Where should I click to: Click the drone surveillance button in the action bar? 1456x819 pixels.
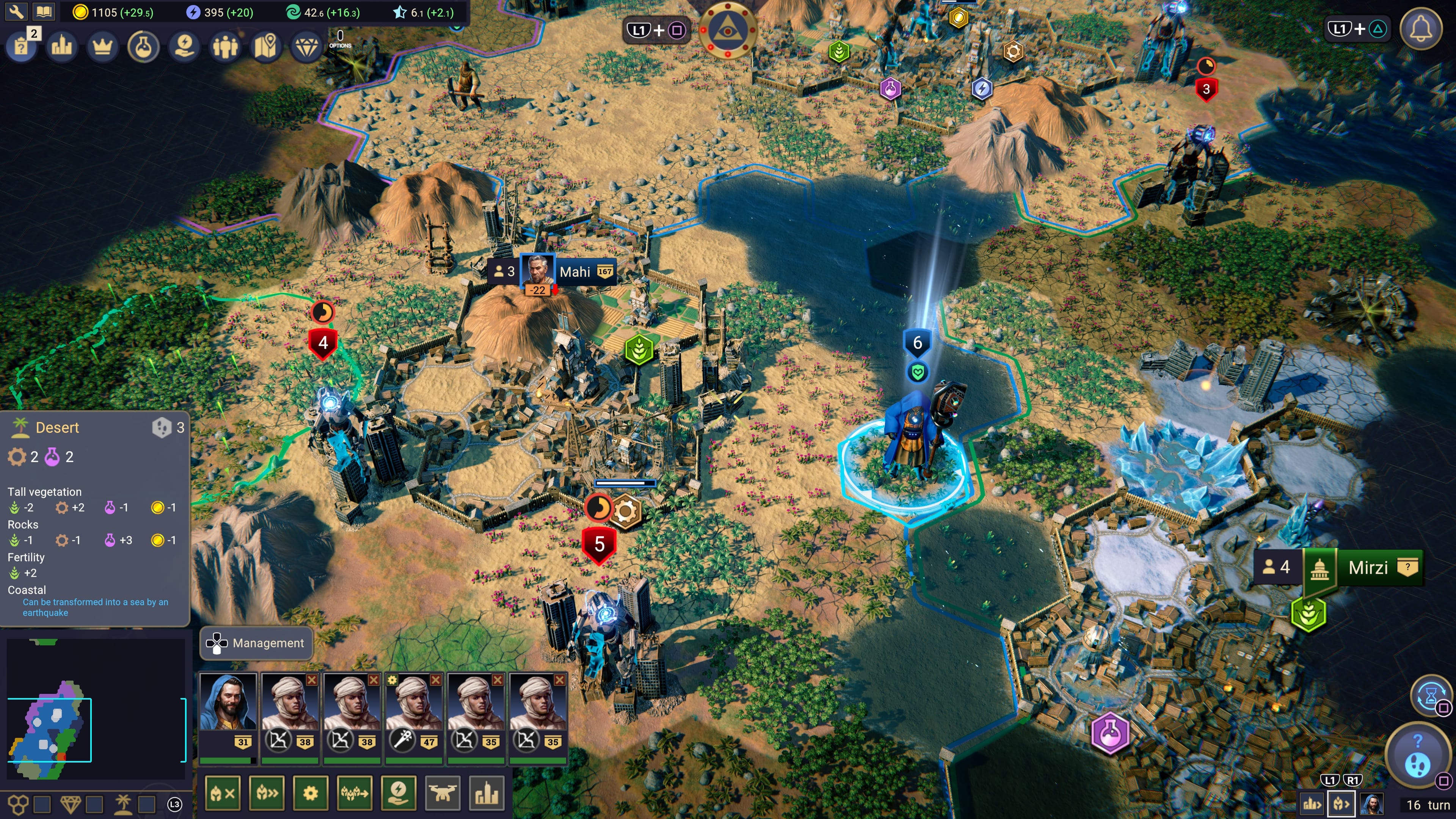tap(443, 792)
